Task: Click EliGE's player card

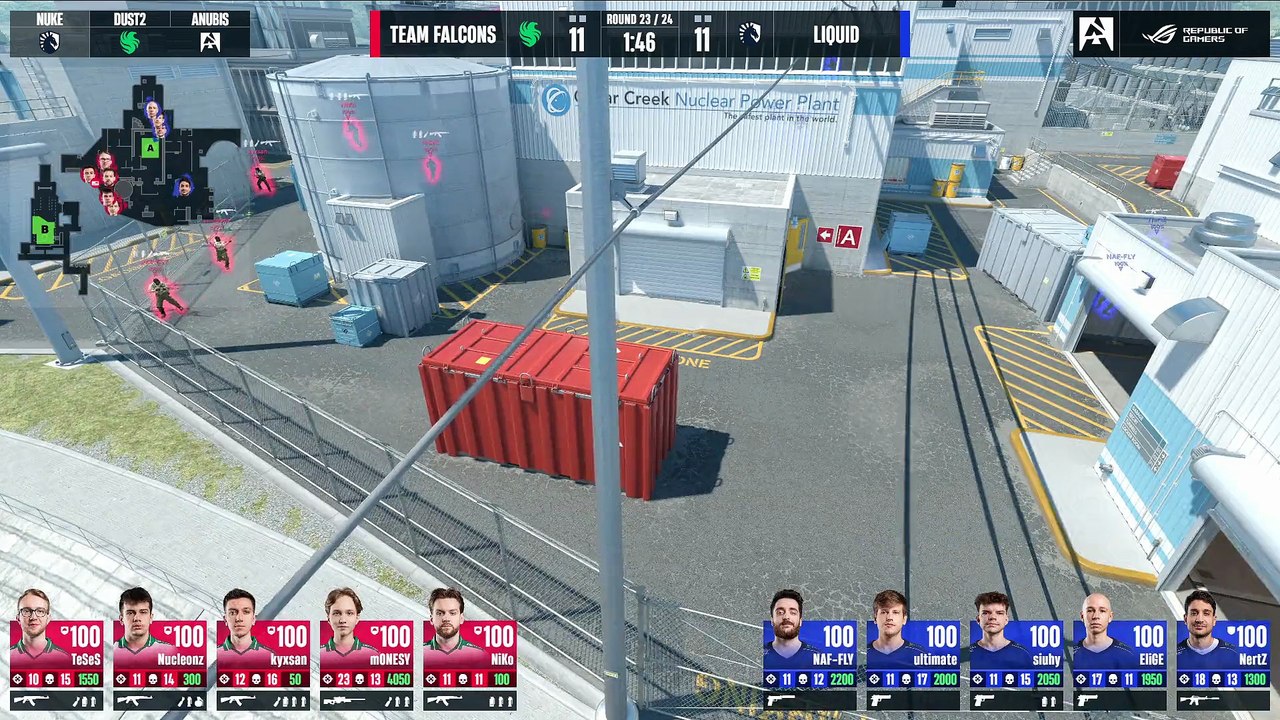Action: tap(1119, 650)
